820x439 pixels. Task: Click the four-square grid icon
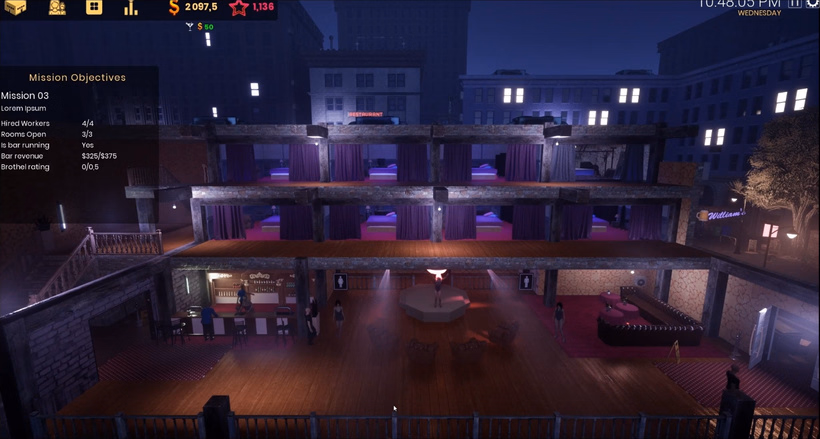94,7
